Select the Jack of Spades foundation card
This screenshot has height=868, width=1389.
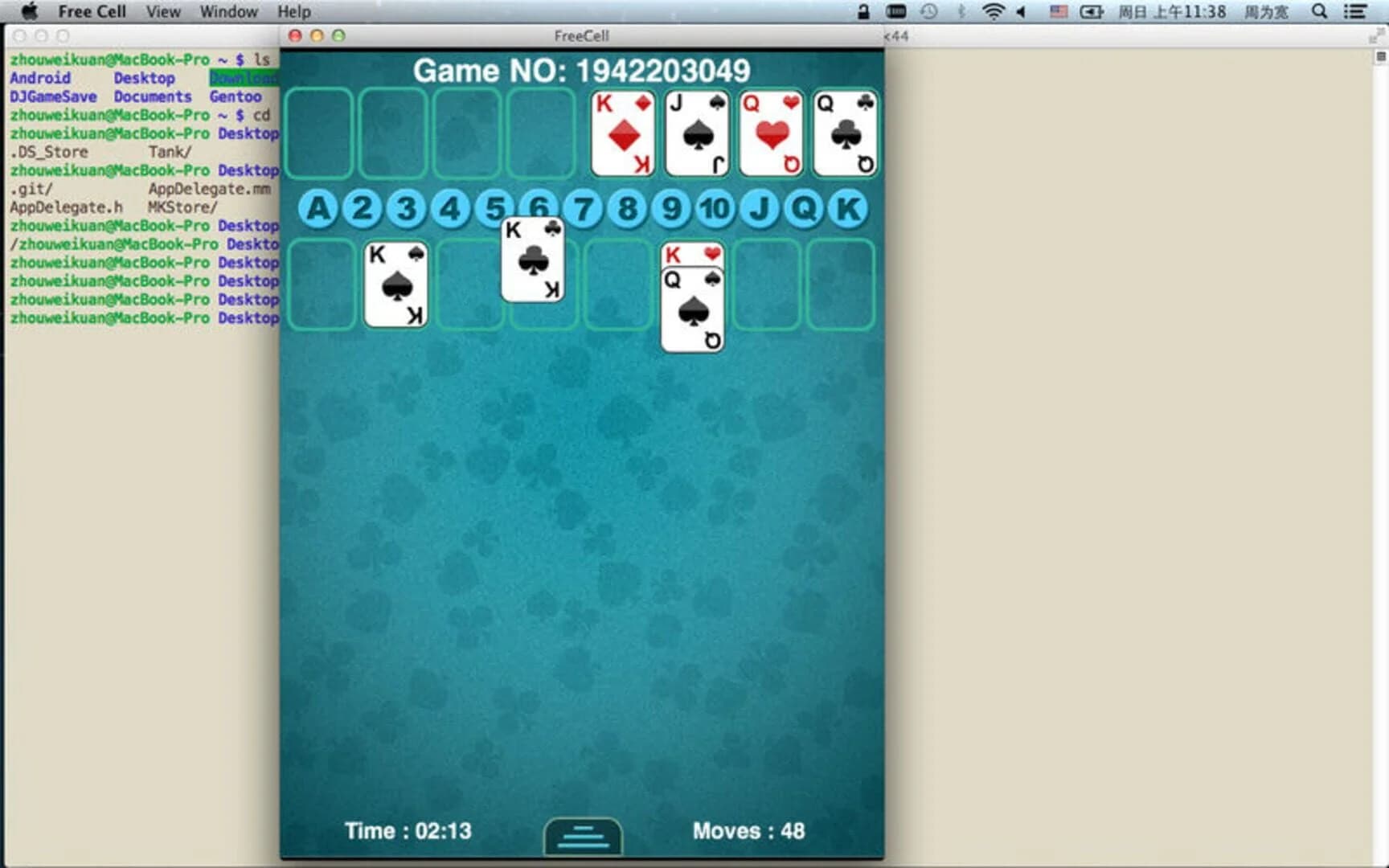click(697, 133)
